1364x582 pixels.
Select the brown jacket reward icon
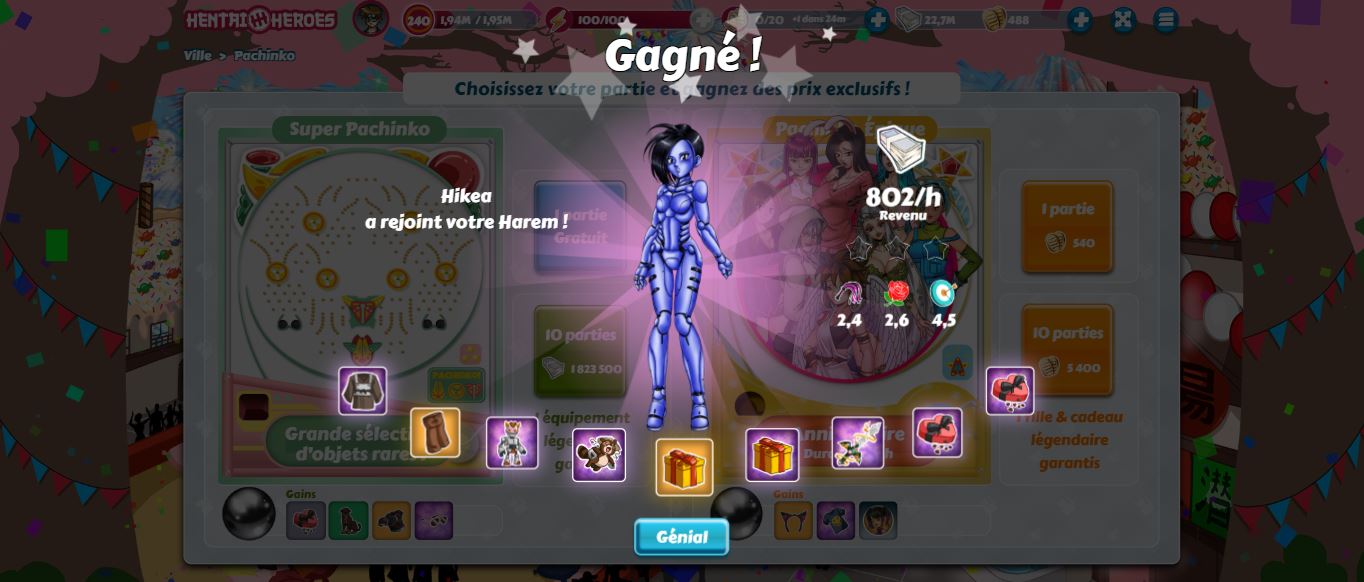362,391
